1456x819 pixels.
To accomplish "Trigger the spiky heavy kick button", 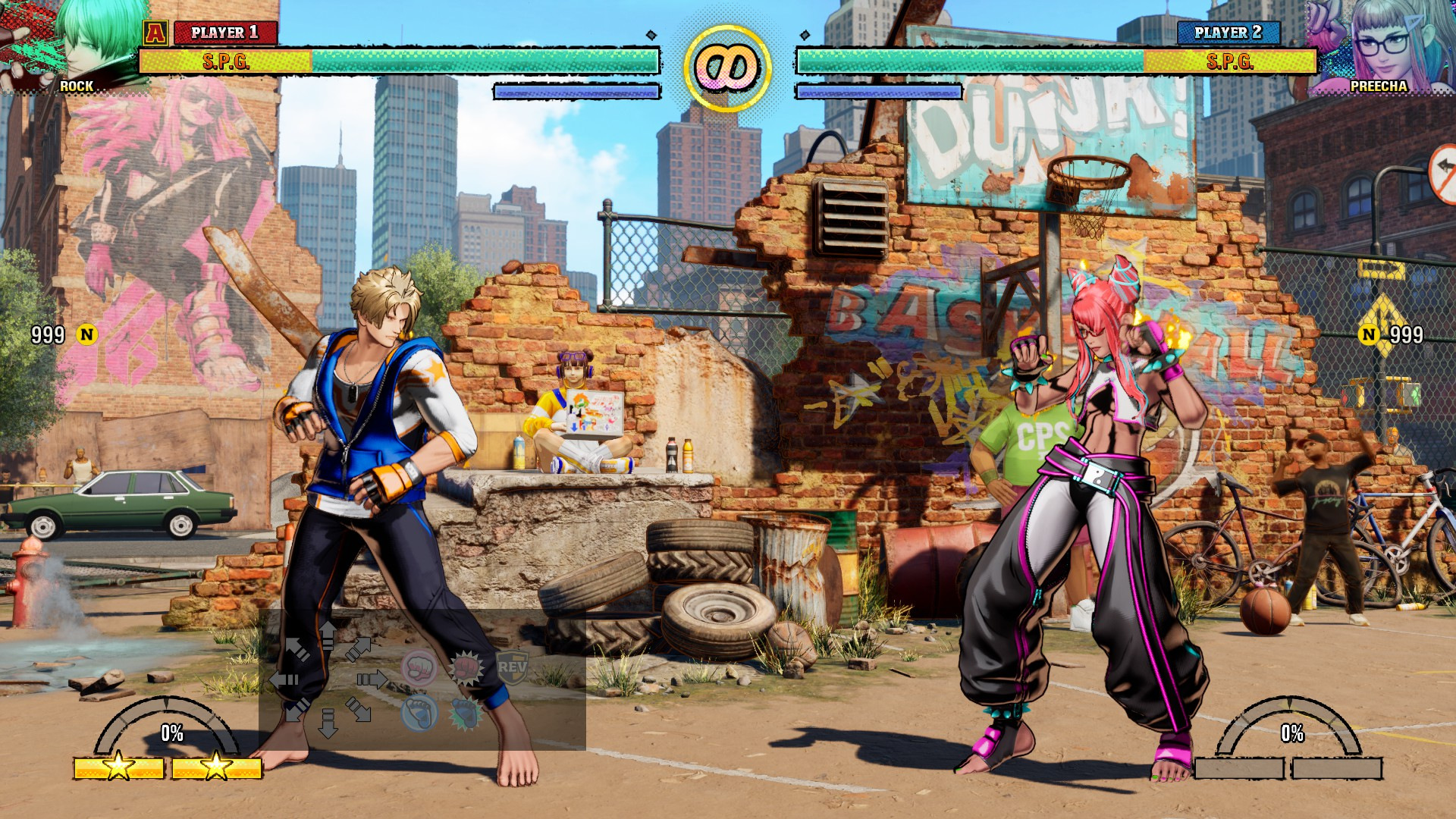I will pos(465,713).
